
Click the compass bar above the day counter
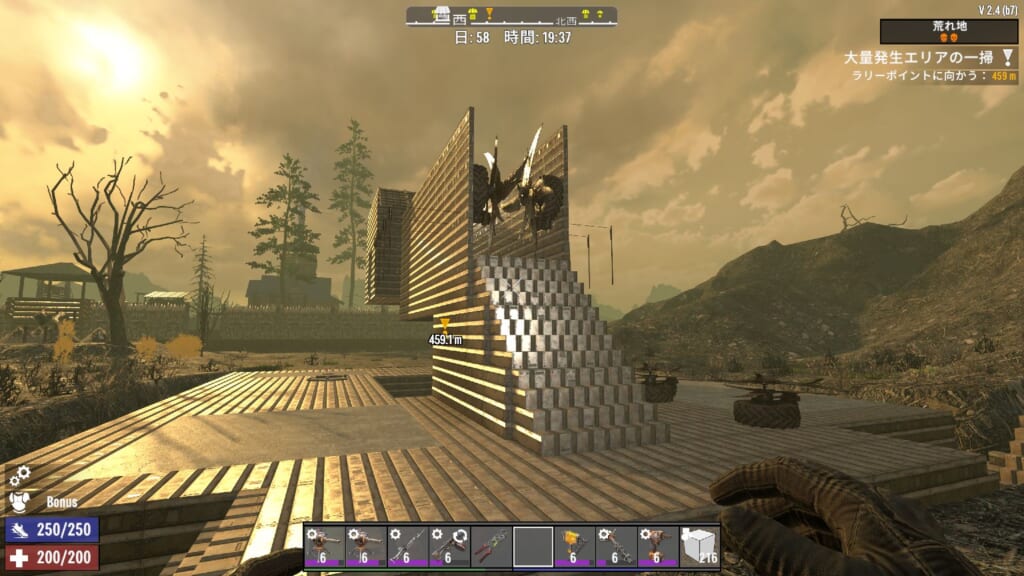point(511,16)
